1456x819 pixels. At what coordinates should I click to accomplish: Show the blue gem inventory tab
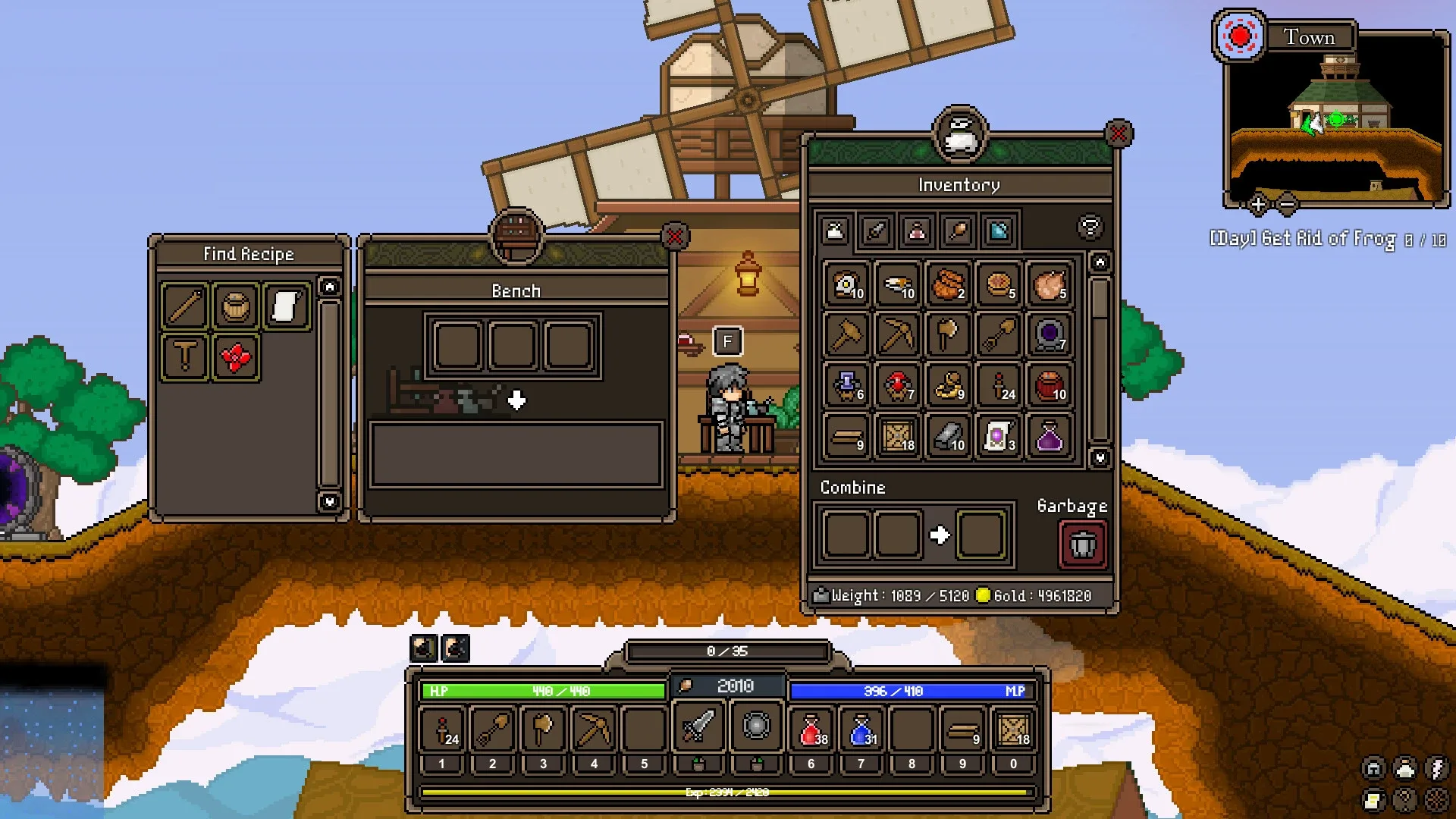tap(998, 231)
